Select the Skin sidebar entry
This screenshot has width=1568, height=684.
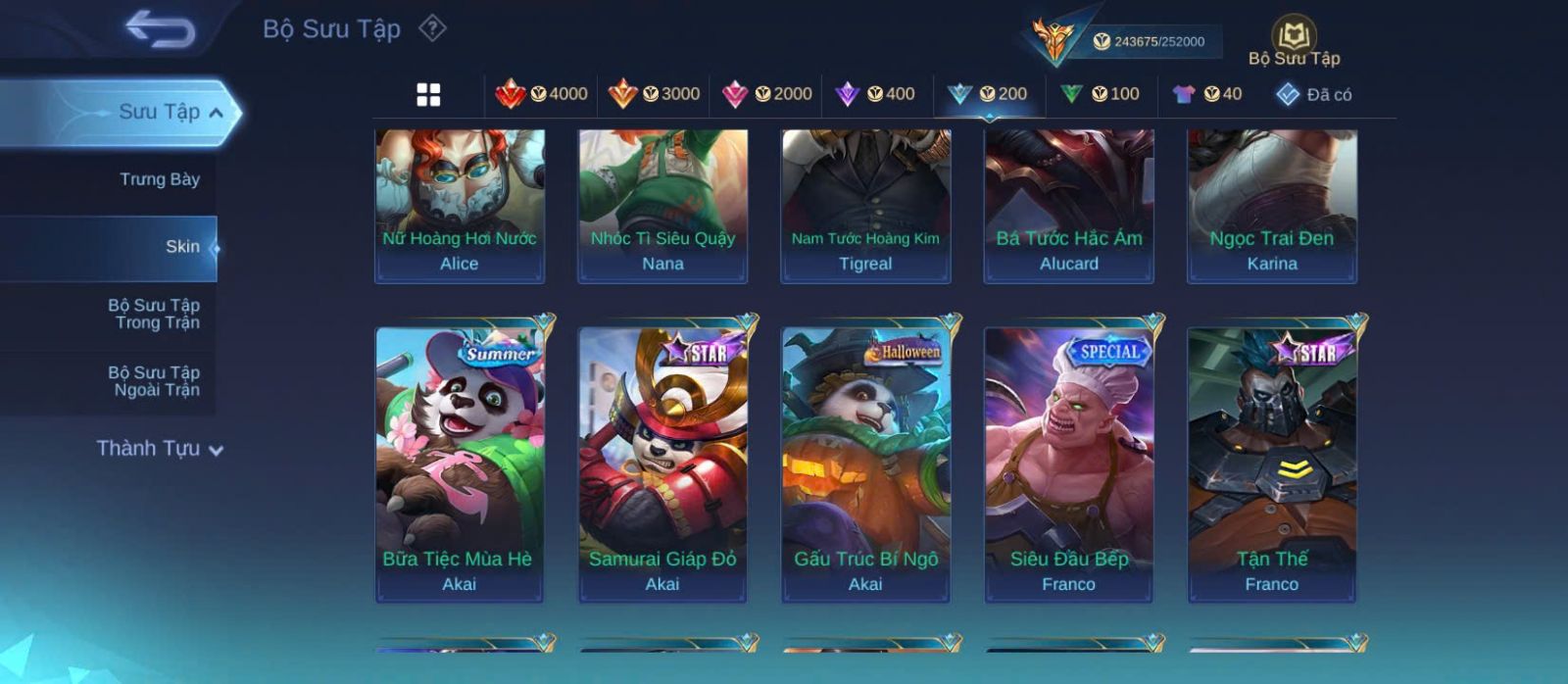pyautogui.click(x=181, y=247)
